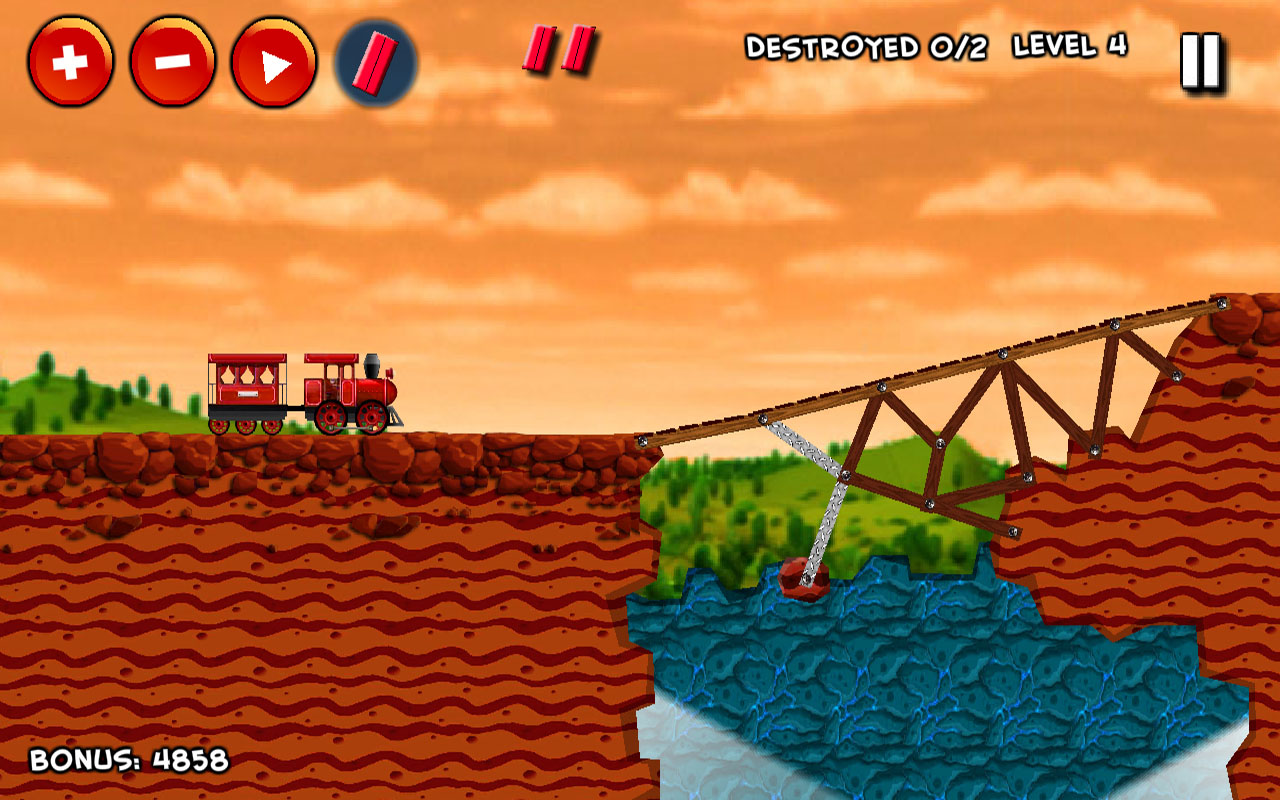Select the LEVEL 4 label
The width and height of the screenshot is (1280, 800).
coord(1068,44)
